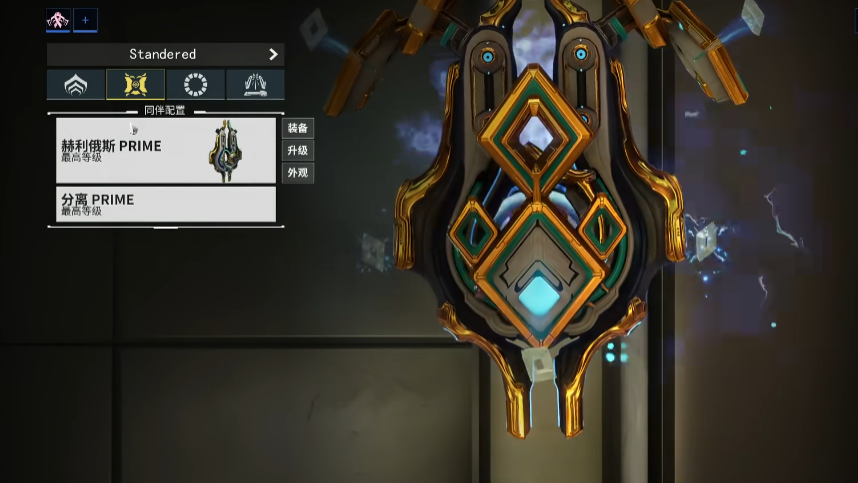Open the 外观 (Appearance) options
Image resolution: width=858 pixels, height=483 pixels.
298,172
